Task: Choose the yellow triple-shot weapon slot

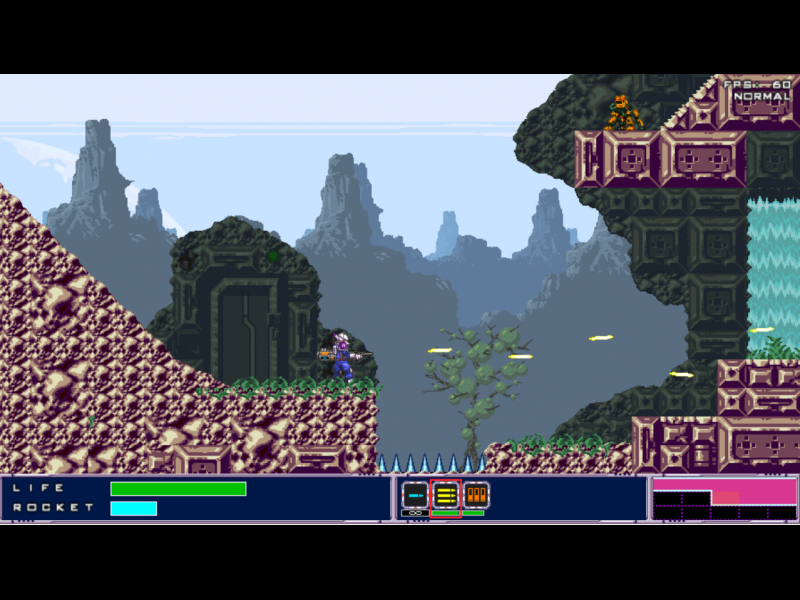Action: tap(446, 495)
